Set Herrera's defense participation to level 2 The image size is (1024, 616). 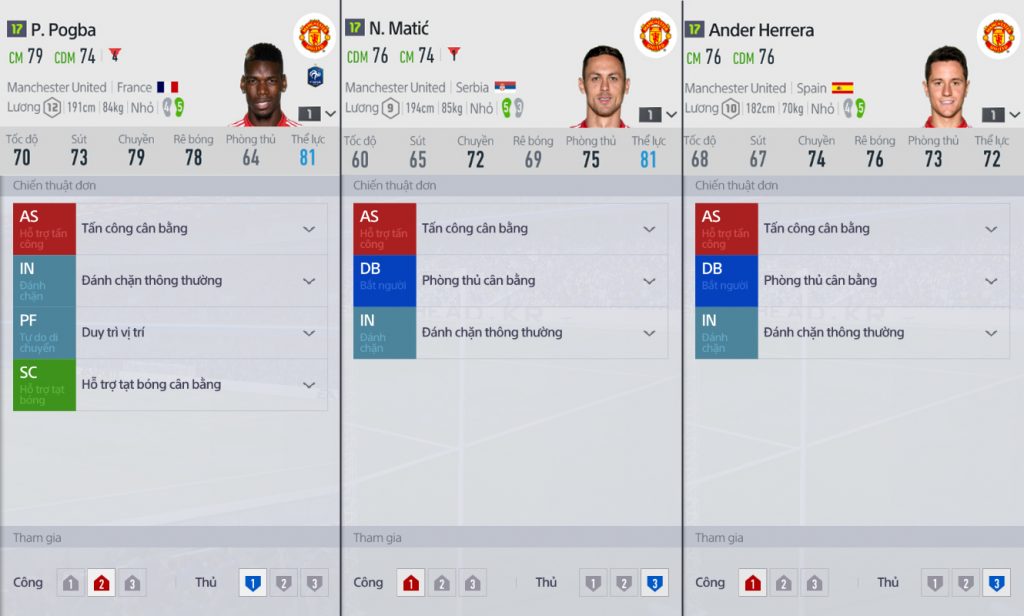click(964, 583)
